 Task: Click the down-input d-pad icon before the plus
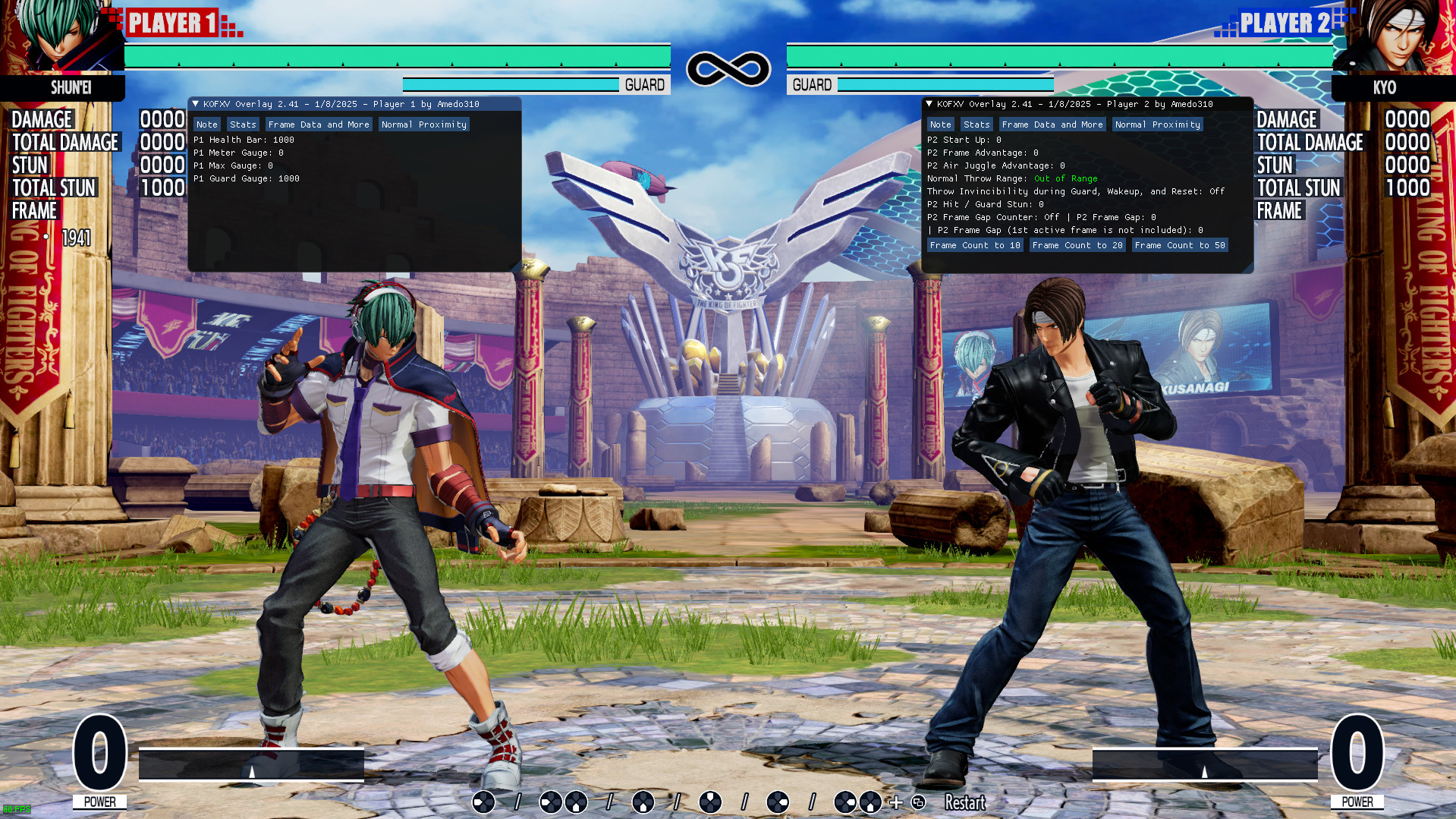pyautogui.click(x=869, y=802)
